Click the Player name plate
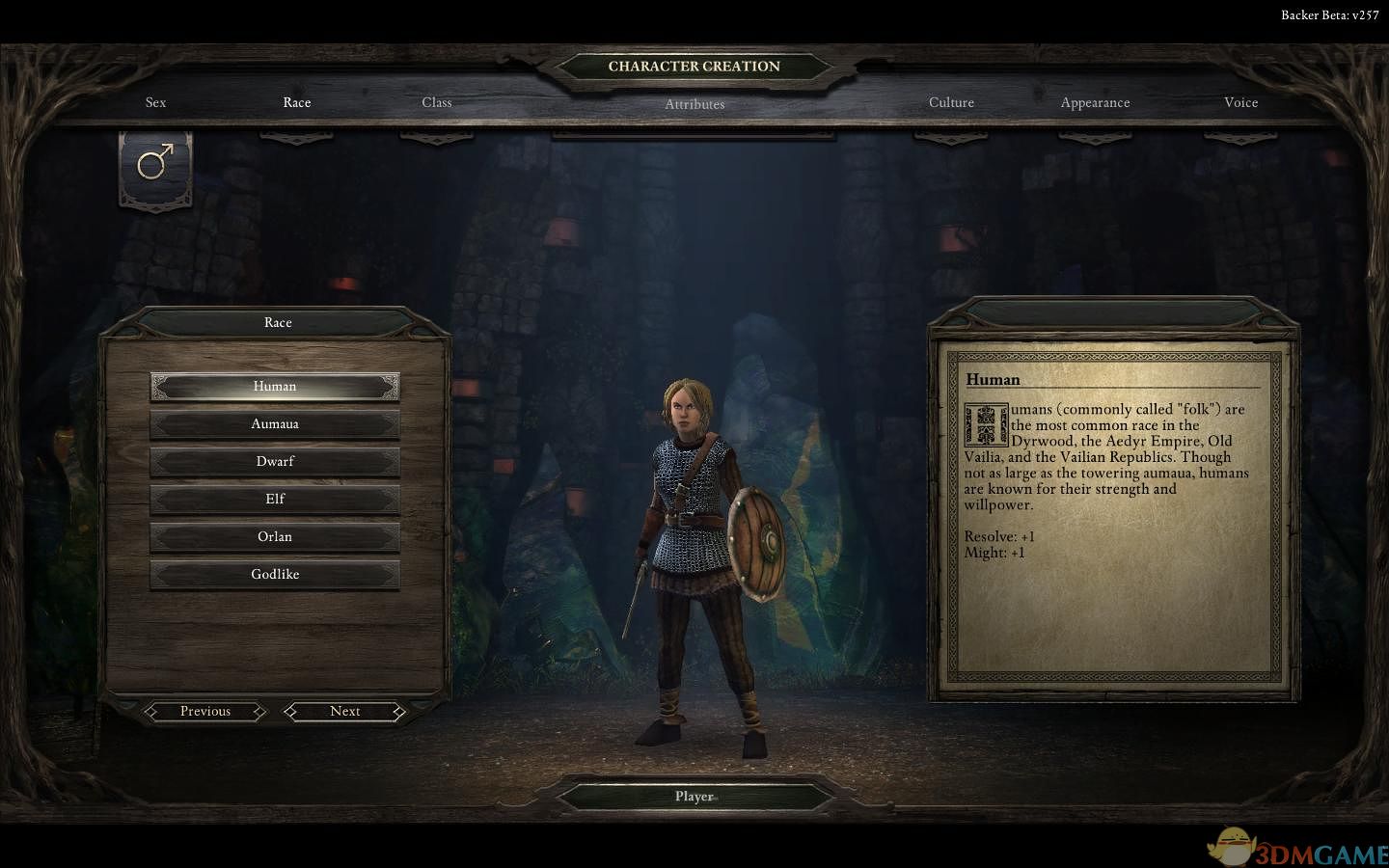 coord(694,797)
